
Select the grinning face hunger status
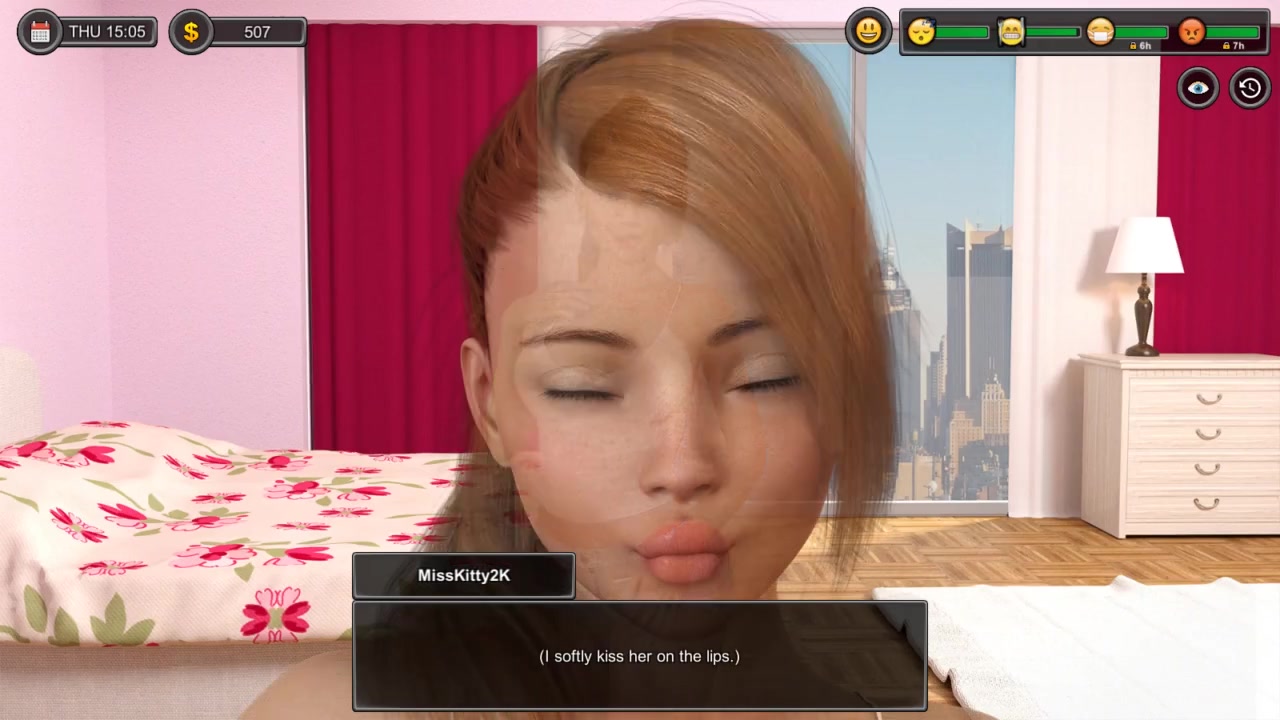pos(1011,32)
